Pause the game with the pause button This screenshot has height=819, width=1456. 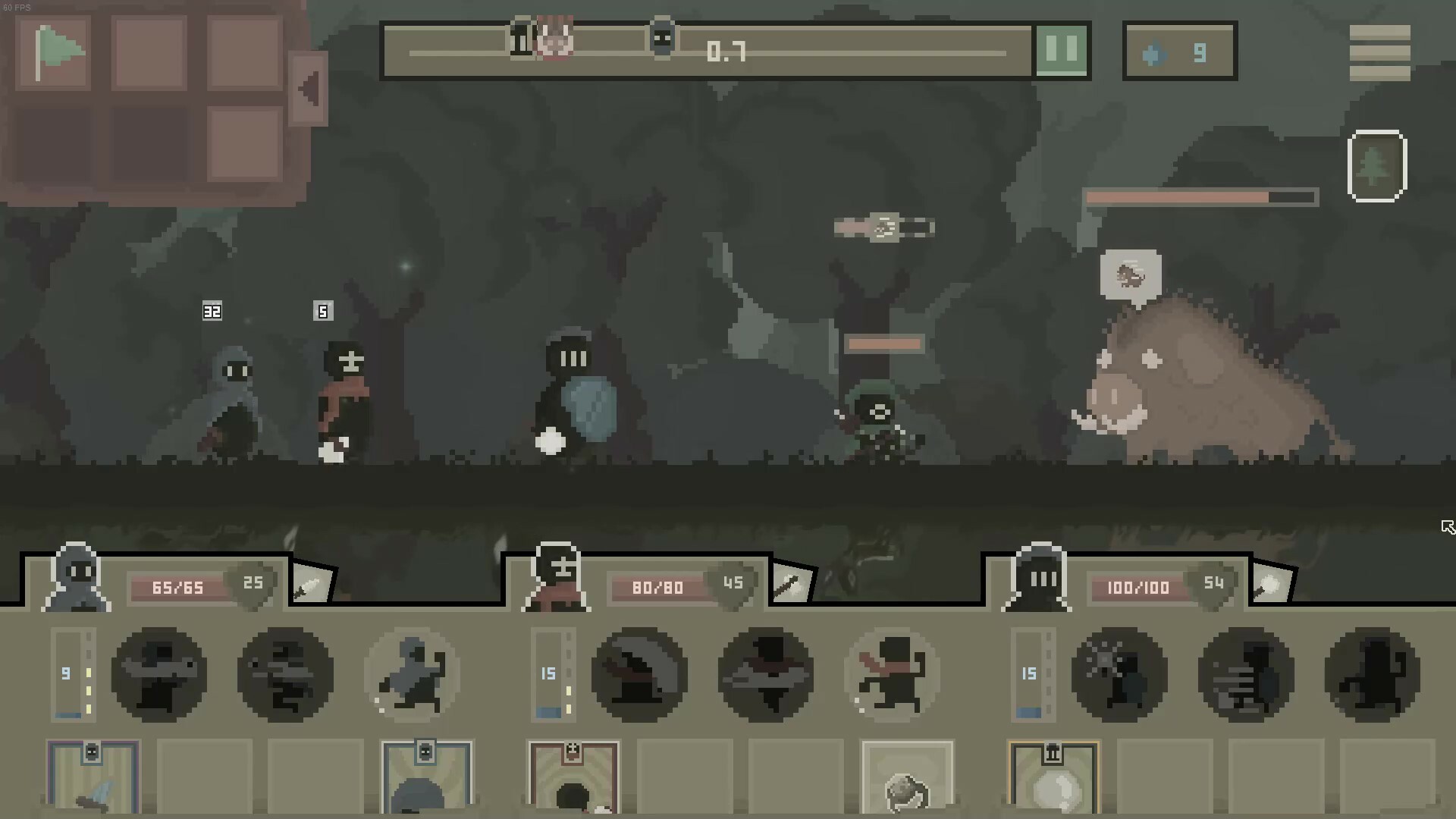point(1061,51)
